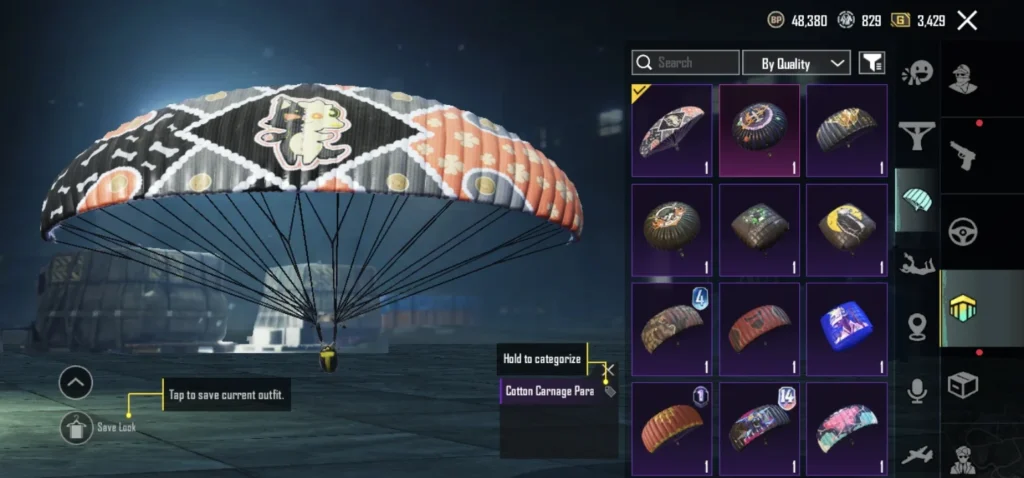Viewport: 1024px width, 478px height.
Task: Switch to the emote face category tab
Action: pos(916,73)
